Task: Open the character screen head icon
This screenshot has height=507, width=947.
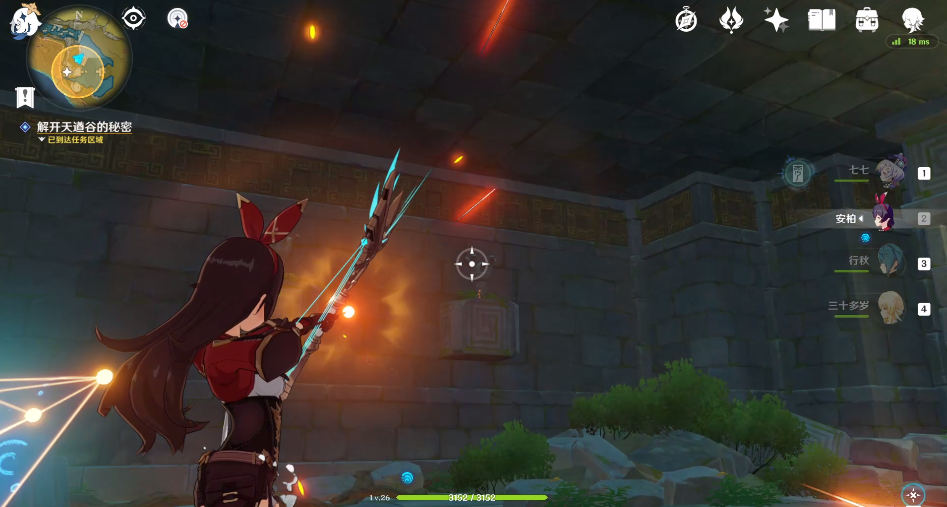Action: point(912,19)
